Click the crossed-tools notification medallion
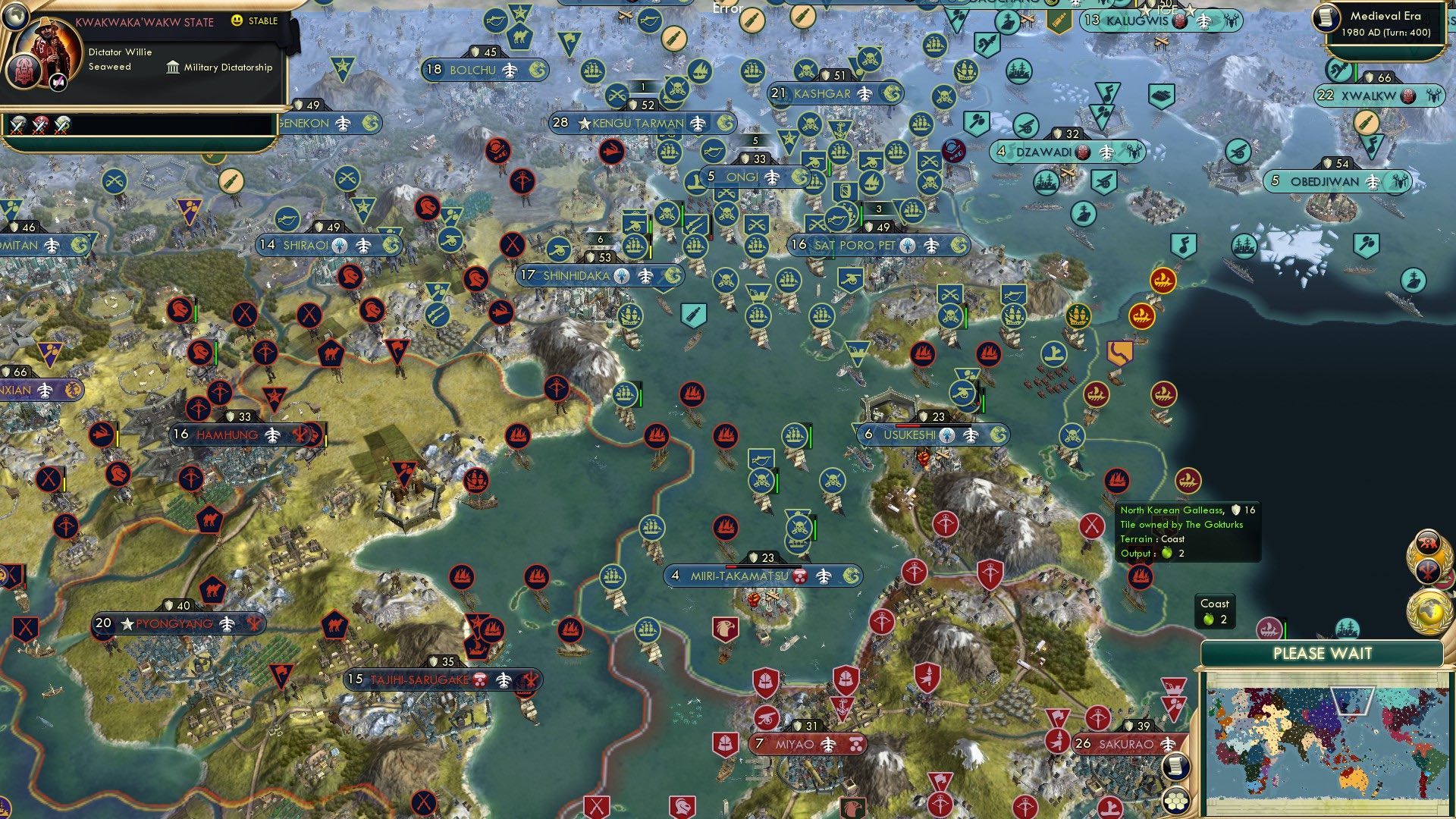1456x819 pixels. [1428, 570]
